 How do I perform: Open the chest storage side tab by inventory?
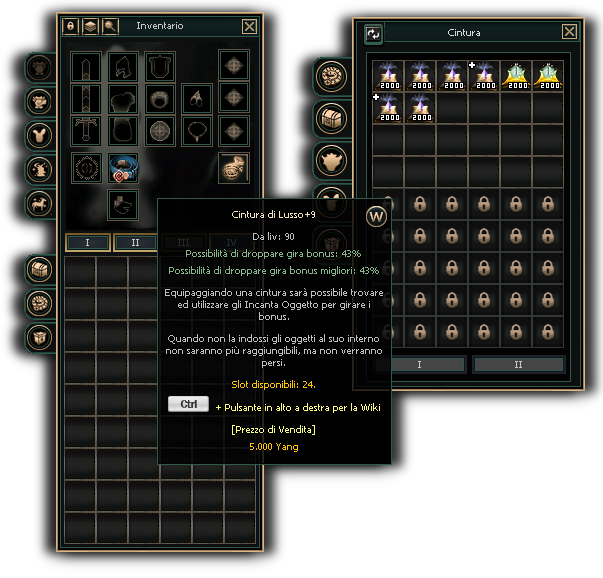(40, 269)
